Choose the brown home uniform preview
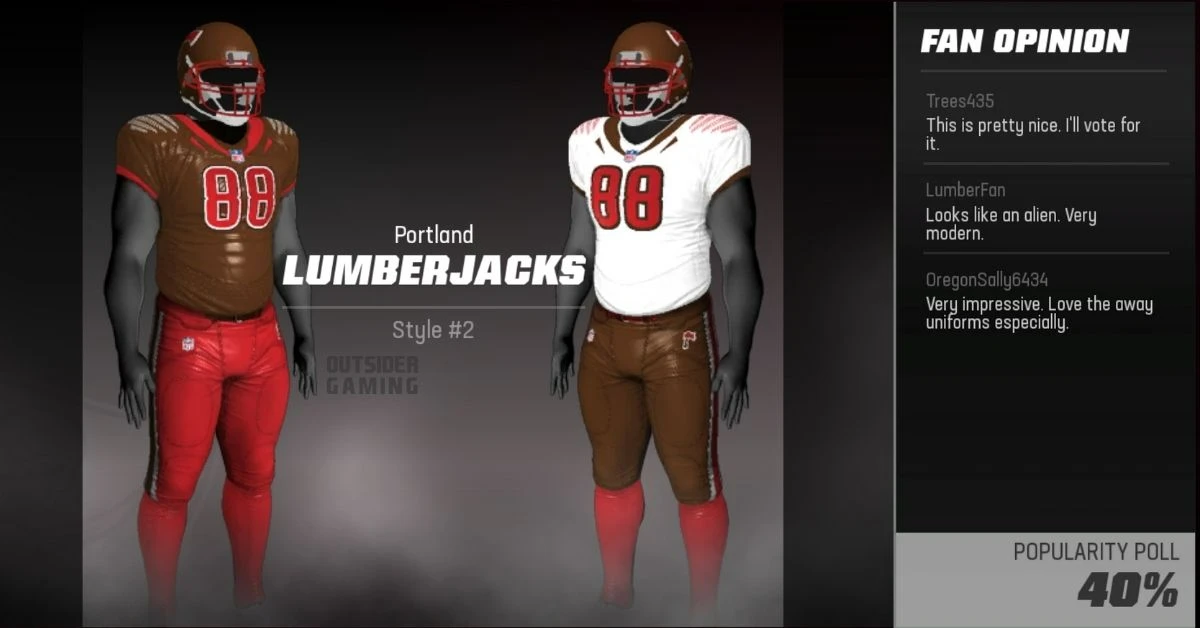 click(208, 300)
